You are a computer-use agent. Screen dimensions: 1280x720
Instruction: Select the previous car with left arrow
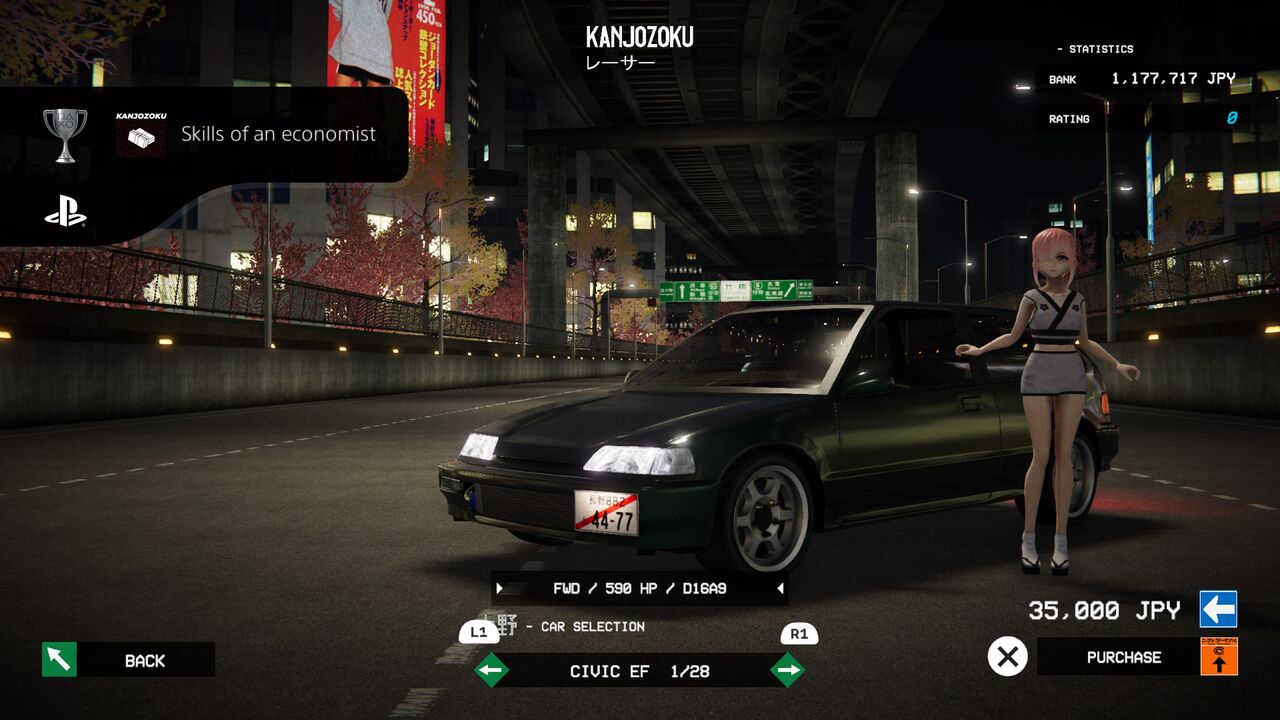(x=491, y=670)
